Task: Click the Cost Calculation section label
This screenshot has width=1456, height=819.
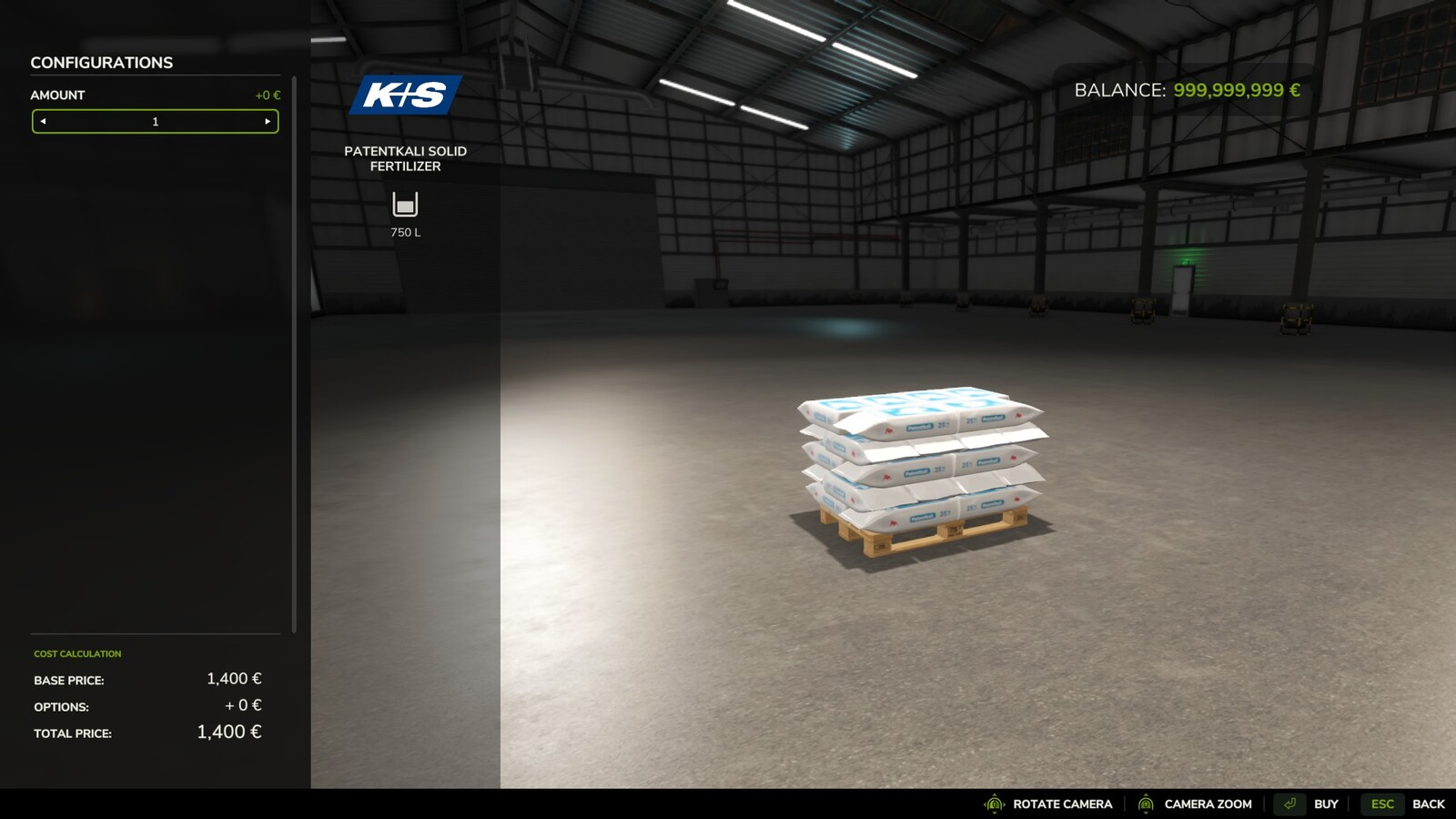Action: click(76, 653)
